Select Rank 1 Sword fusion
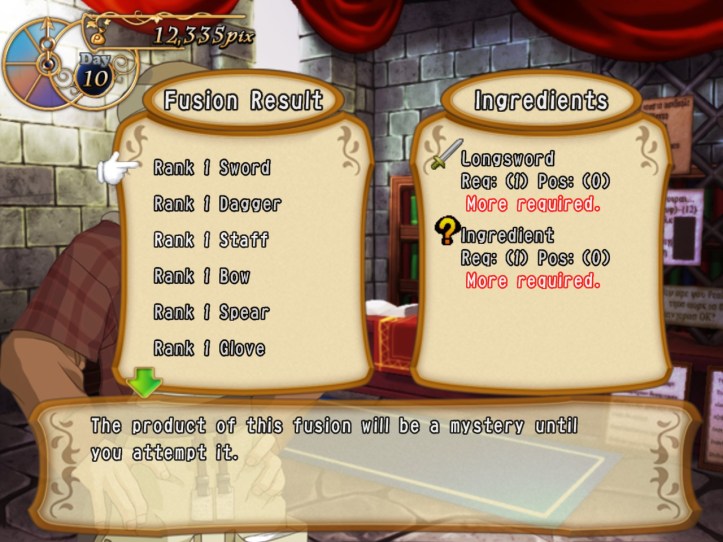The width and height of the screenshot is (723, 542). tap(212, 168)
